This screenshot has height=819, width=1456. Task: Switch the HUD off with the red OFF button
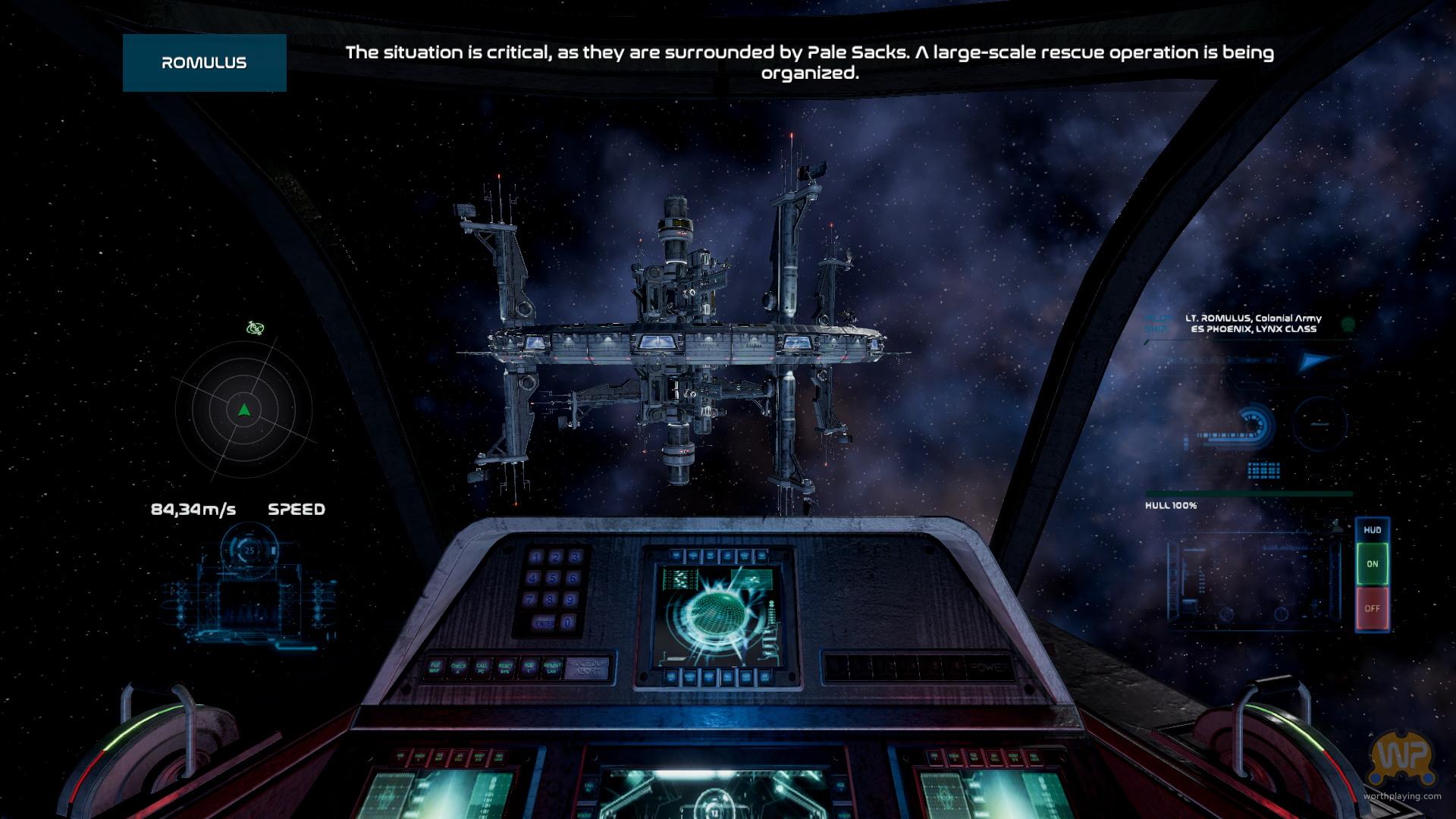pos(1372,608)
